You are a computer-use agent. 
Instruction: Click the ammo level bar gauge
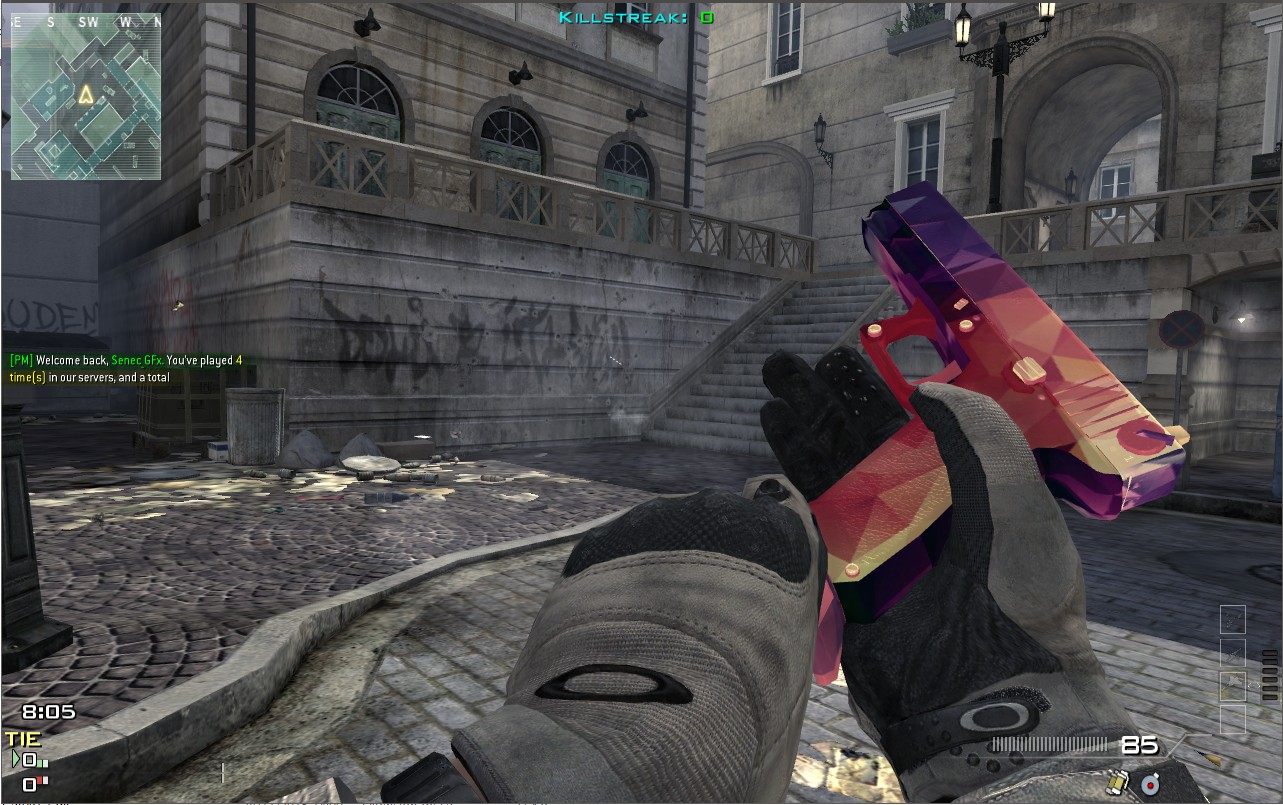click(x=1051, y=744)
